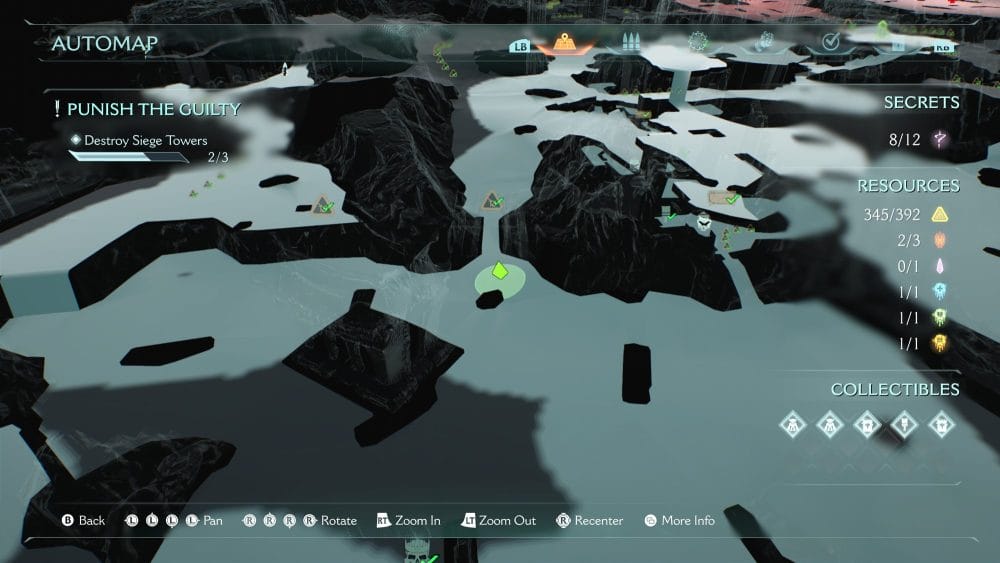Viewport: 1000px width, 563px height.
Task: Select the Destroy Siege Towers objective
Action: pos(145,141)
